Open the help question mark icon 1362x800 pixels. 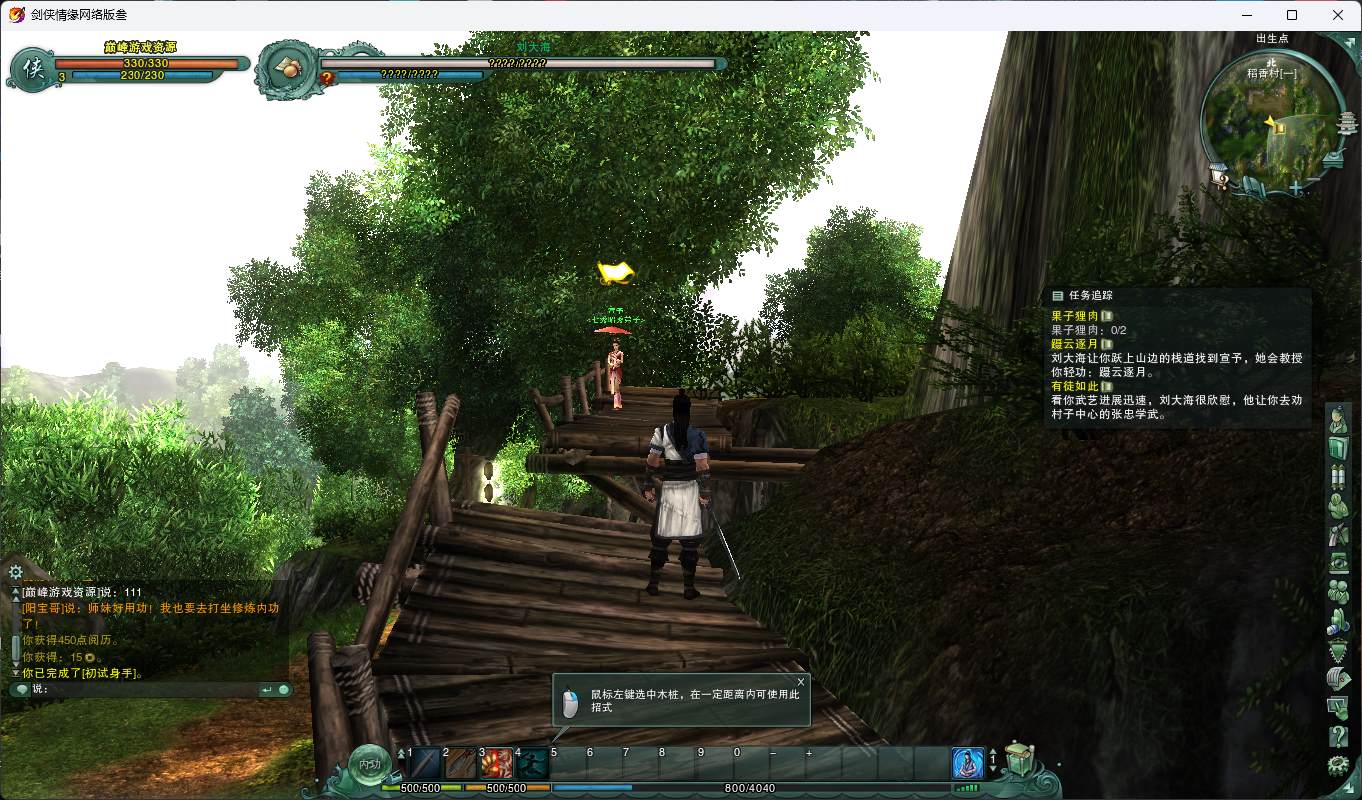pos(1338,738)
